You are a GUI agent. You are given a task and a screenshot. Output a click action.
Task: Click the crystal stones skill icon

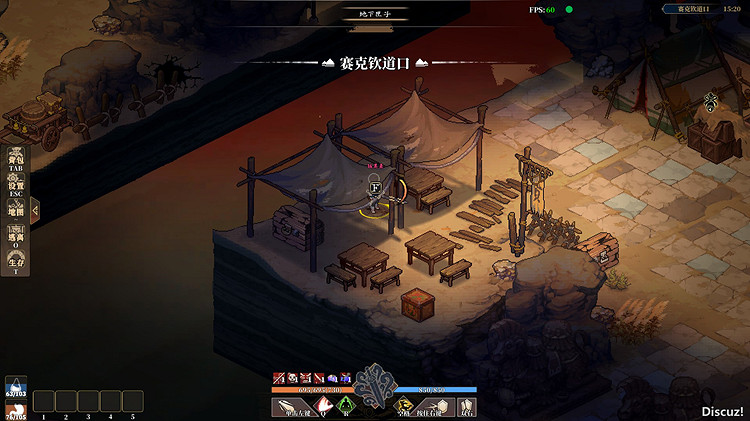point(466,406)
